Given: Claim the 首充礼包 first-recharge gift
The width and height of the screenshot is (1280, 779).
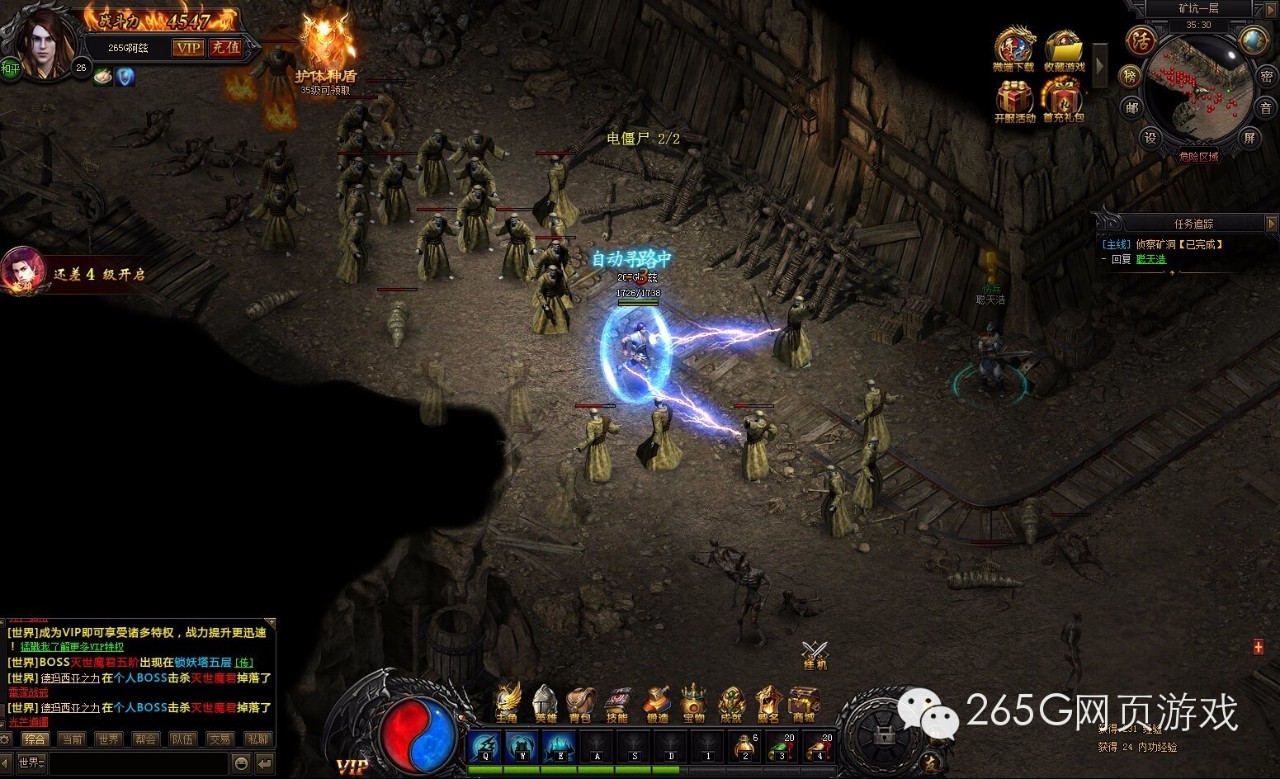Looking at the screenshot, I should point(1062,100).
